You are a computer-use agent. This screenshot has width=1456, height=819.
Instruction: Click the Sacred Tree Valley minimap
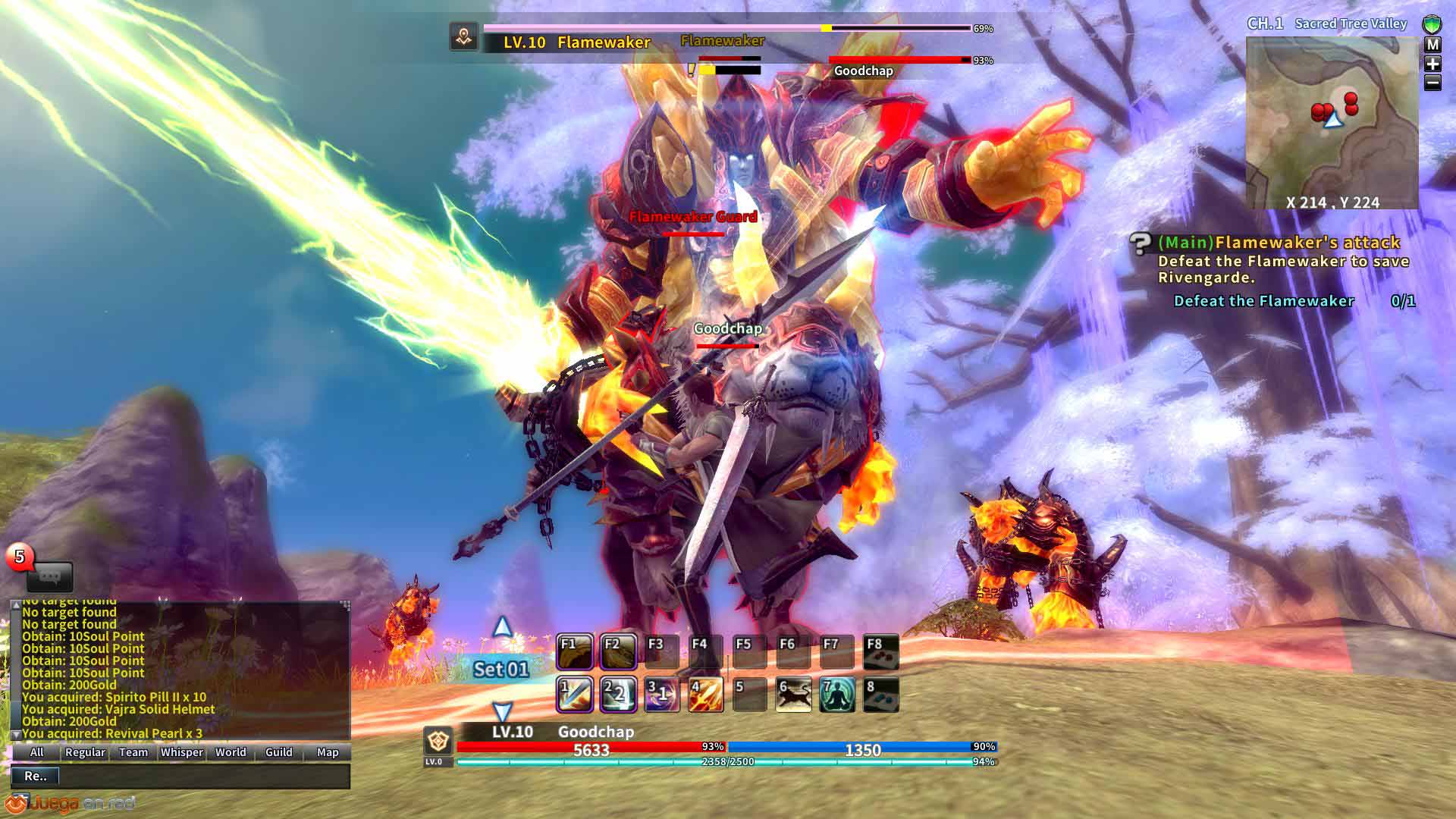click(x=1332, y=121)
